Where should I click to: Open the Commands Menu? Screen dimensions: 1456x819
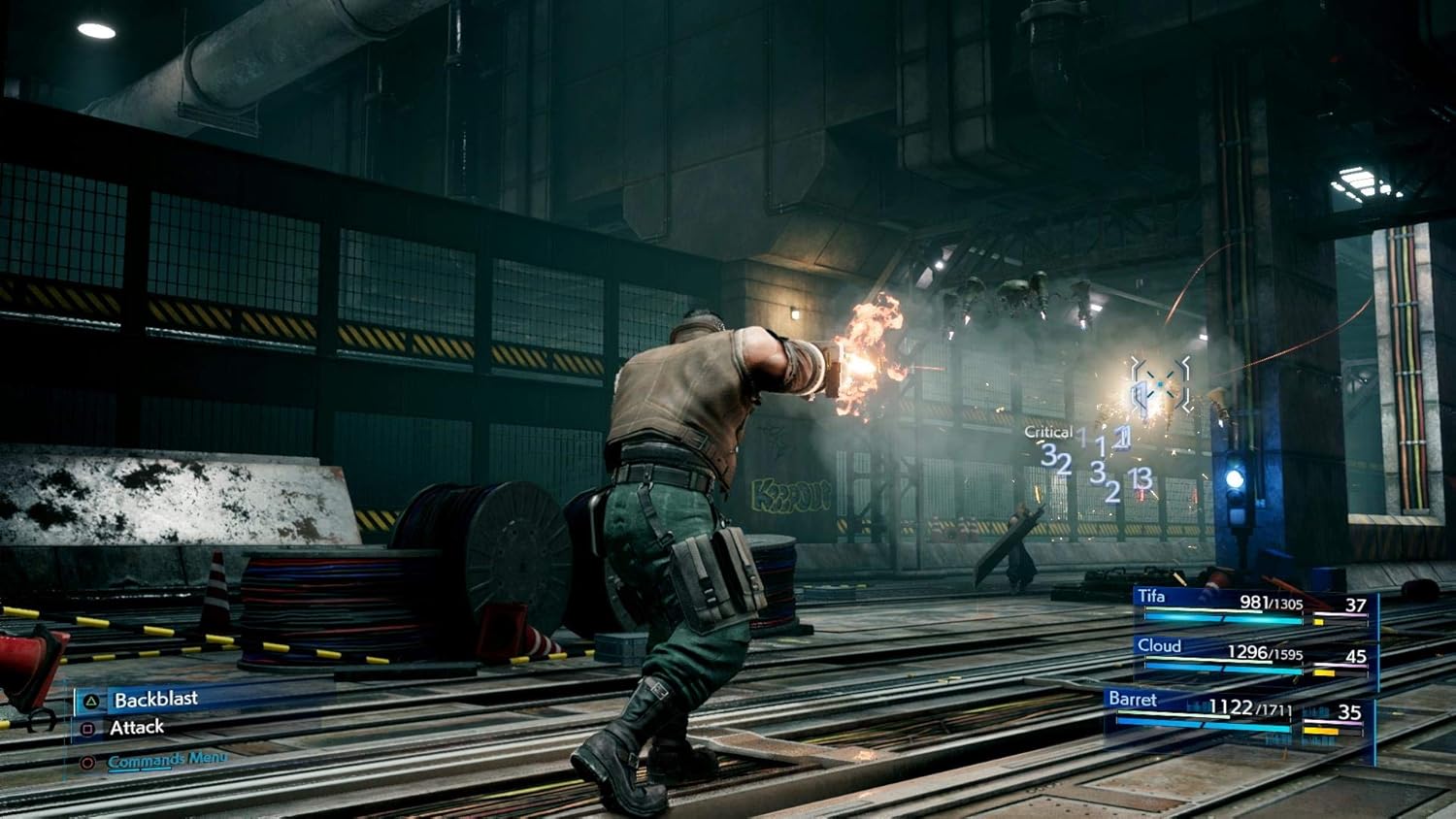pos(166,760)
